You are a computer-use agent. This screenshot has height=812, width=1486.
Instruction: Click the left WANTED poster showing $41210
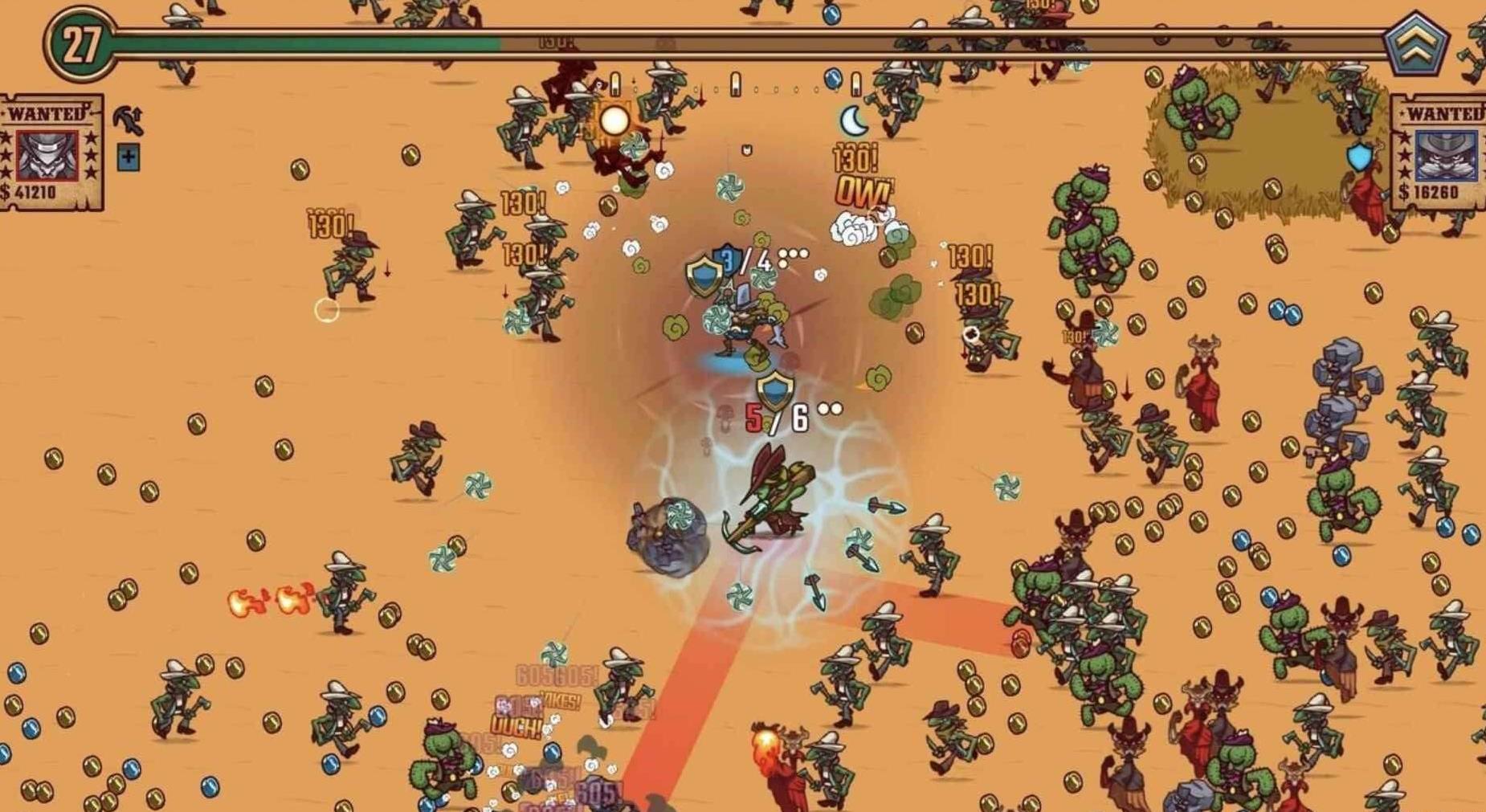pos(50,153)
